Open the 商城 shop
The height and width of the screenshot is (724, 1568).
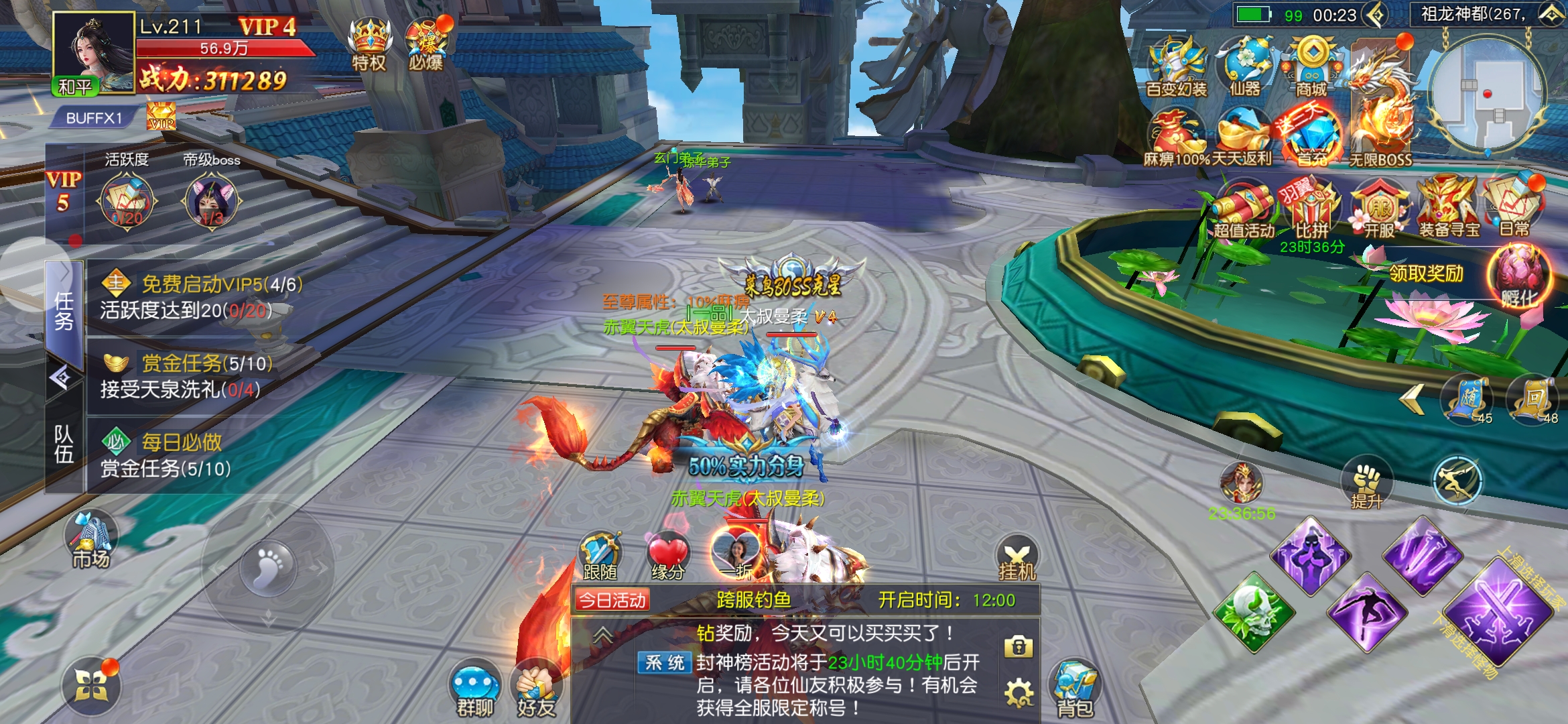coord(1311,66)
